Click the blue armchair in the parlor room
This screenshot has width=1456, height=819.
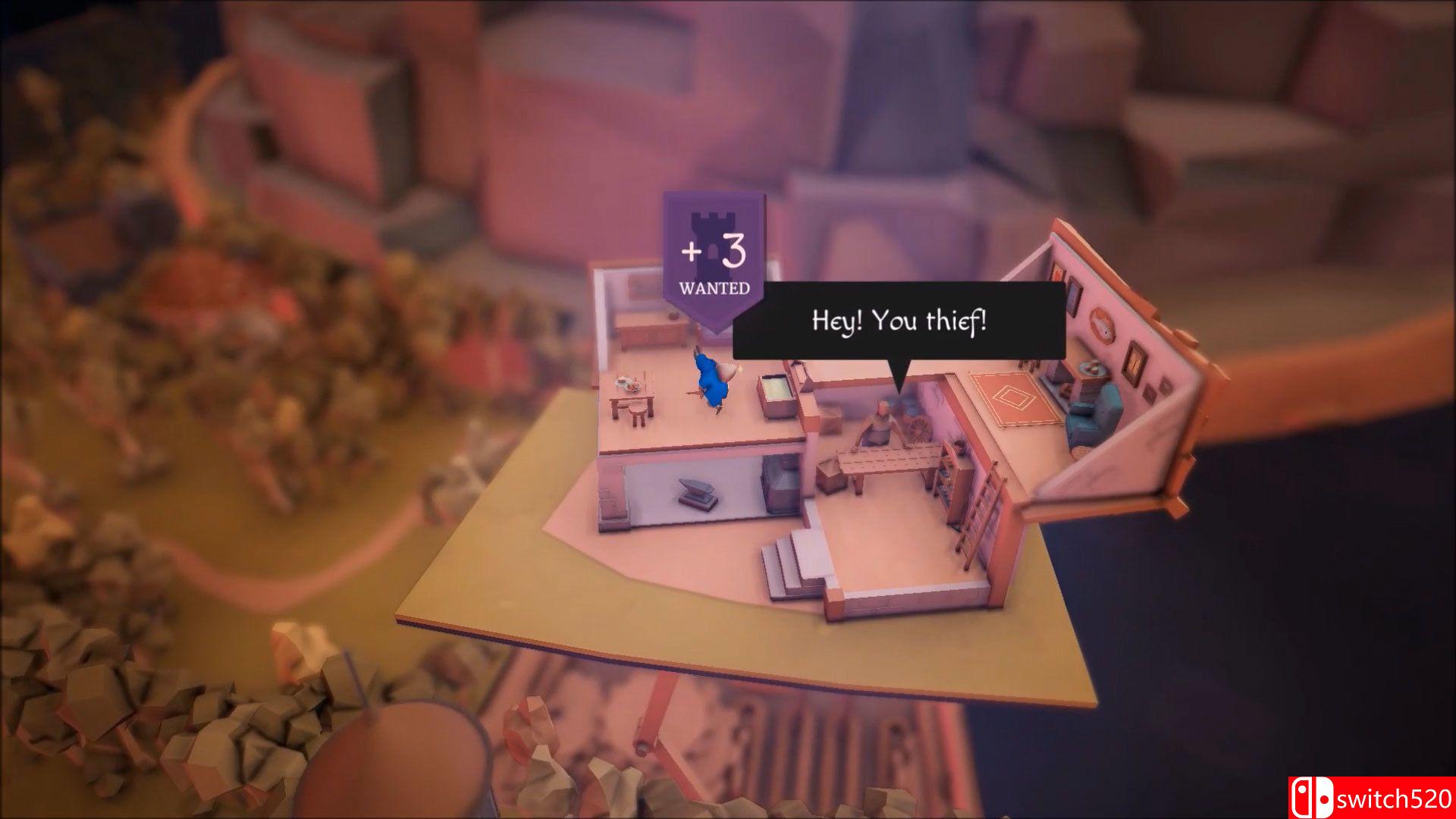coord(1093,413)
